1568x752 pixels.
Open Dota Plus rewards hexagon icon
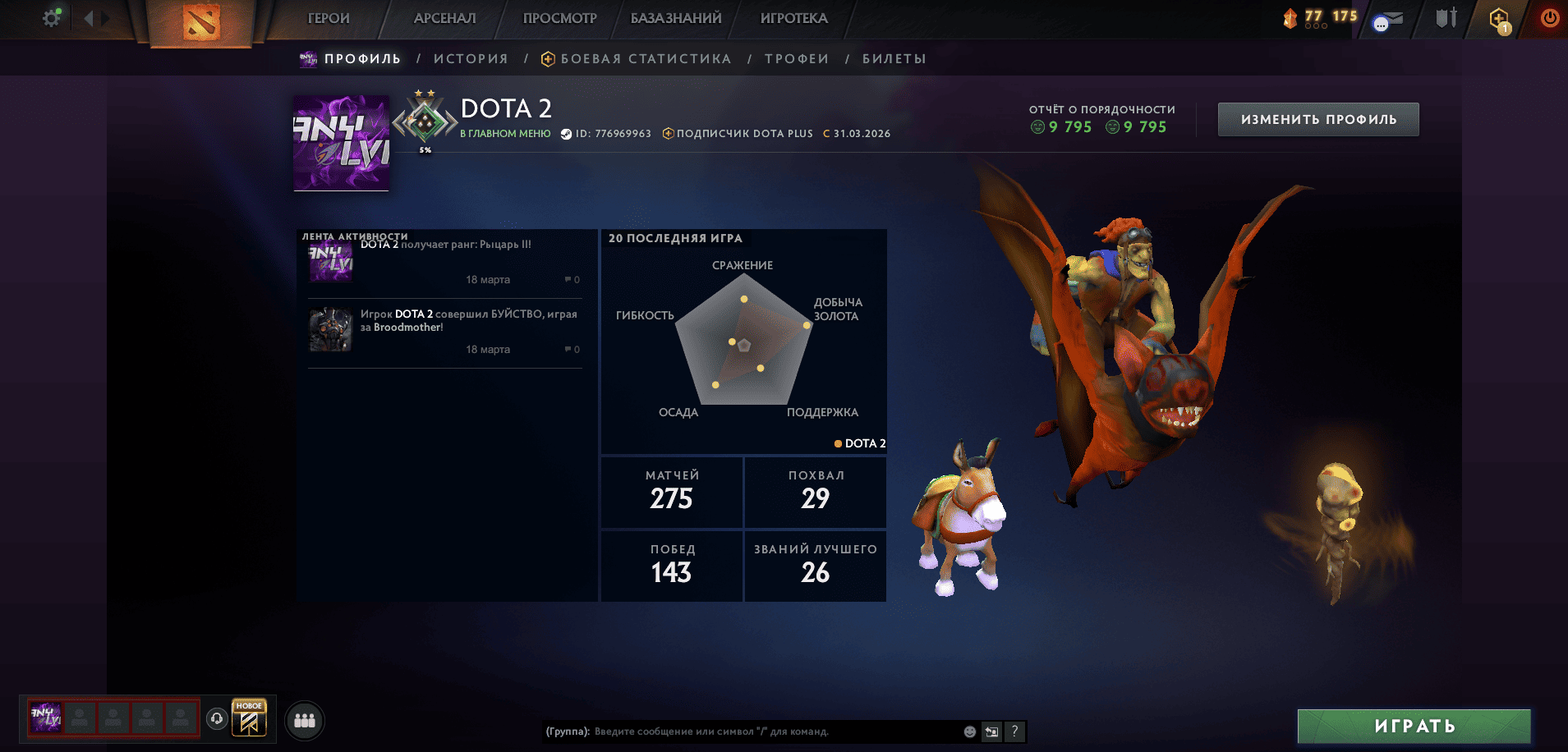click(x=1497, y=18)
